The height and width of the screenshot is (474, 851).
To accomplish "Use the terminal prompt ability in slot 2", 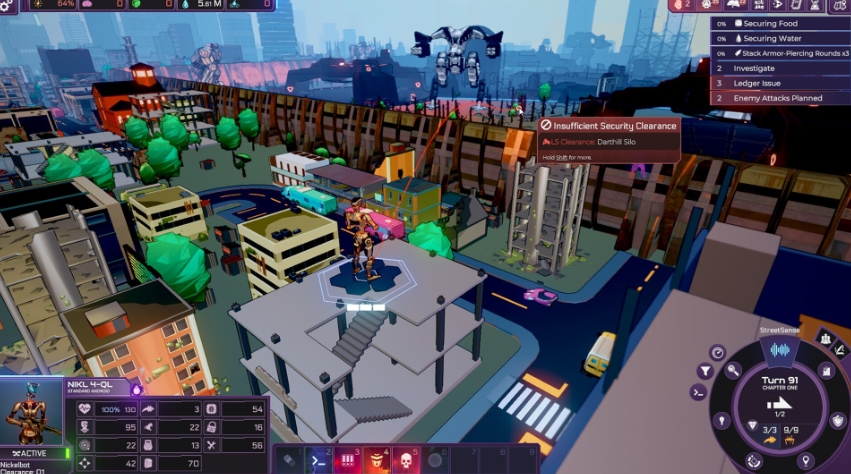I will tap(318, 460).
